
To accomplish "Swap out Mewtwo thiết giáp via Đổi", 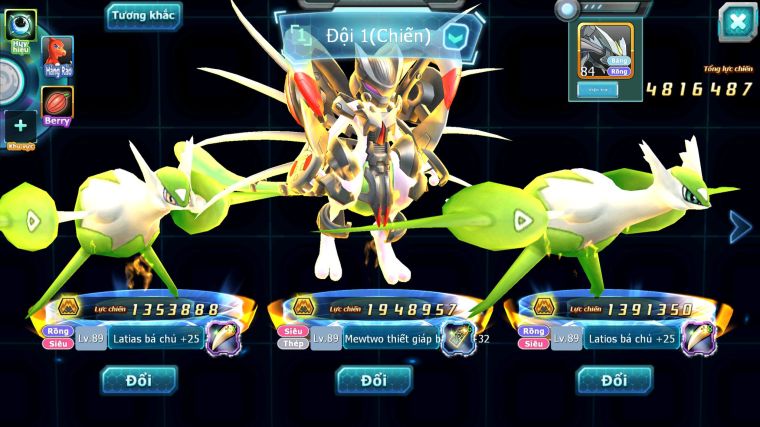I will (x=374, y=380).
